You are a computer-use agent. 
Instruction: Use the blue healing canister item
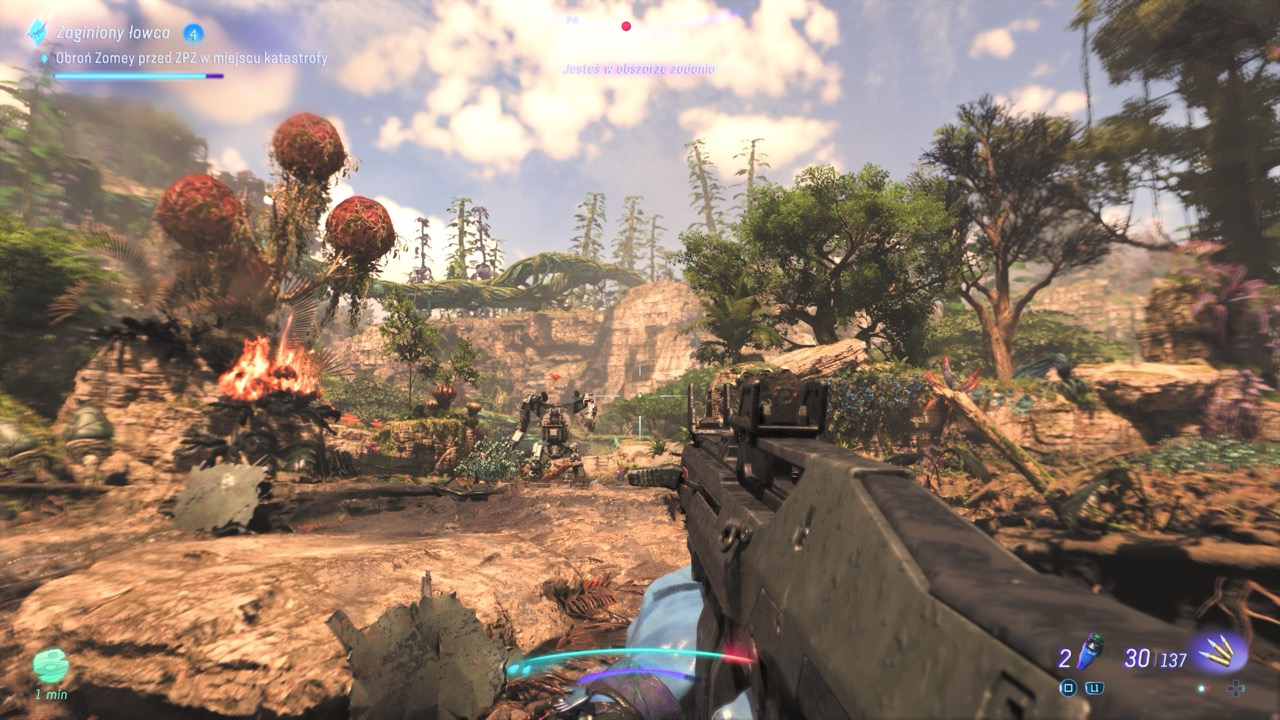click(x=1089, y=653)
